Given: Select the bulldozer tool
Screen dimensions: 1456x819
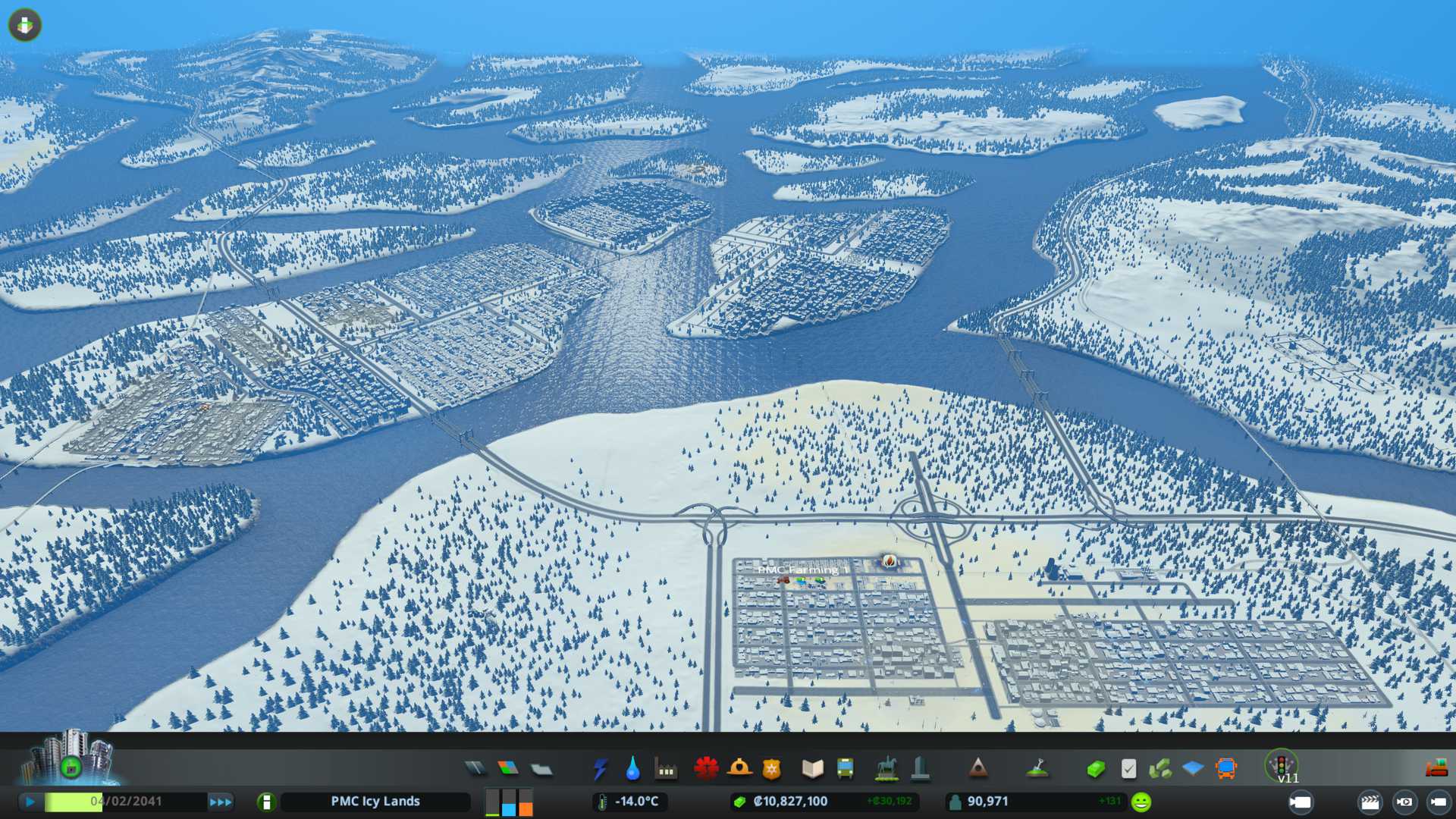Looking at the screenshot, I should pos(1436,769).
